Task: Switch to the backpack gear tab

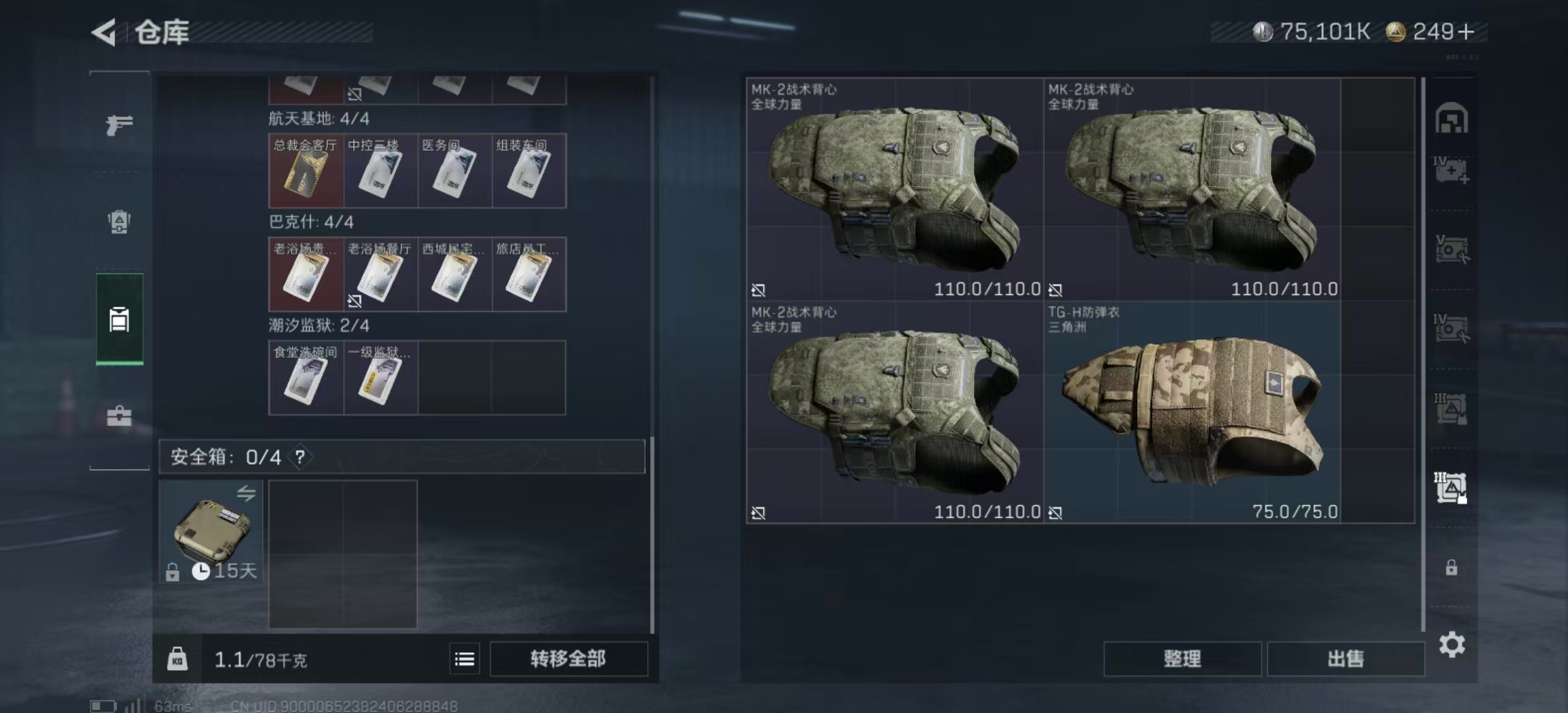Action: pos(119,222)
